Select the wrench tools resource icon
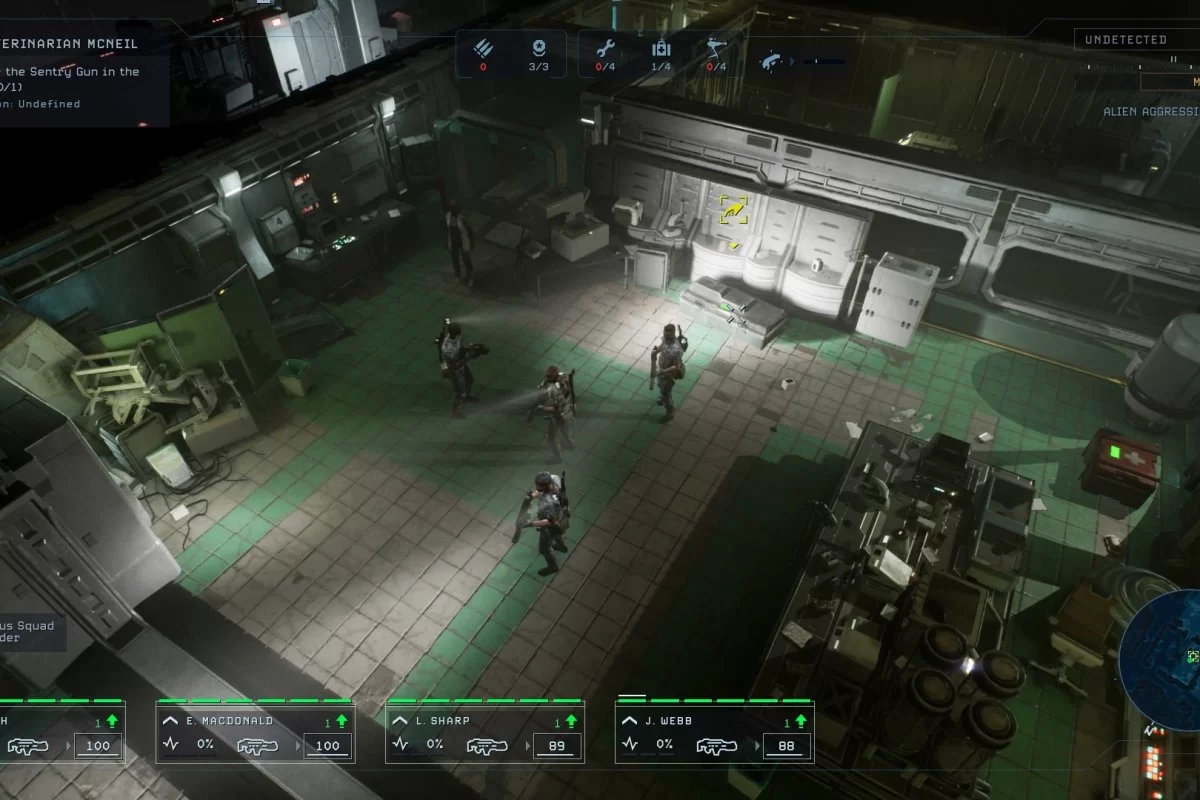 [x=604, y=48]
